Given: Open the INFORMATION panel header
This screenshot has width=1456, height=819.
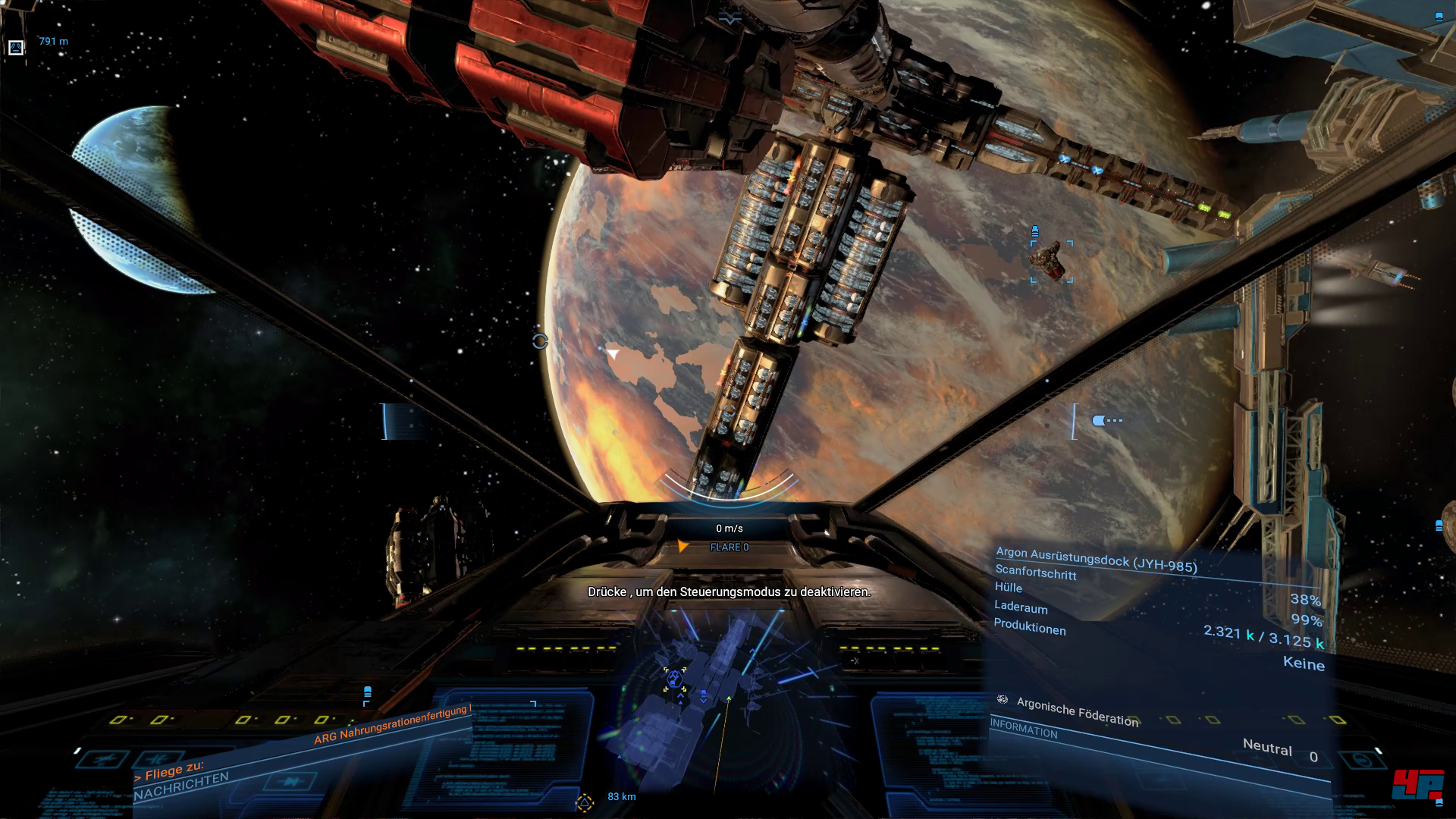Looking at the screenshot, I should click(x=1024, y=729).
